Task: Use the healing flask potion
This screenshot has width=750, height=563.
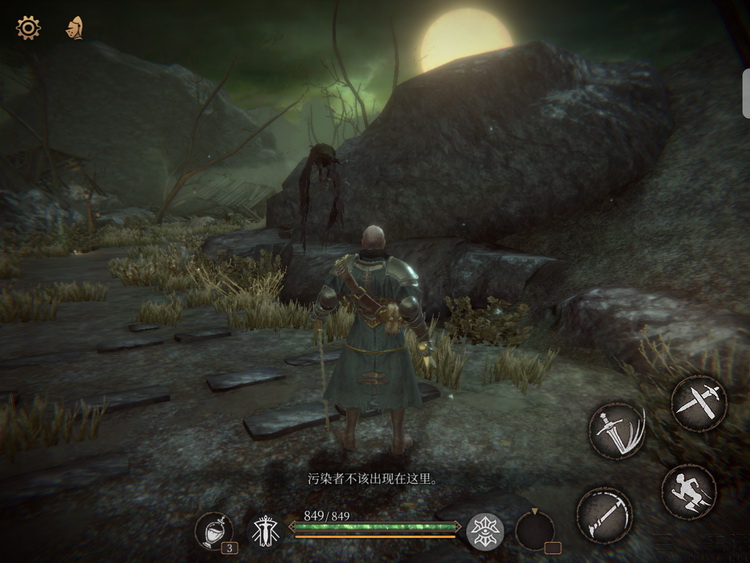Action: [x=213, y=530]
